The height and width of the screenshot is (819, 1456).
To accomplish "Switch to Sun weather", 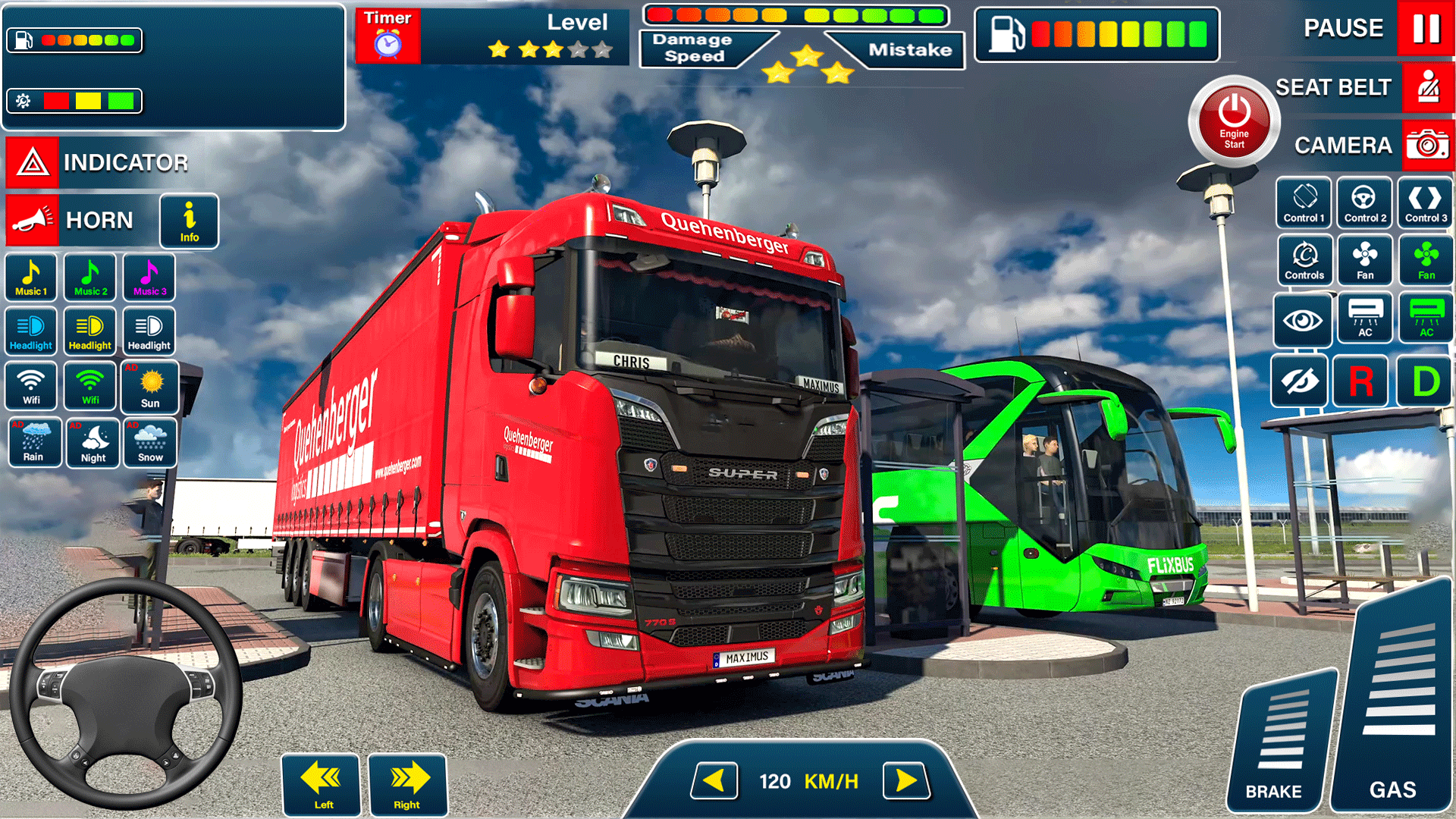I will click(149, 387).
